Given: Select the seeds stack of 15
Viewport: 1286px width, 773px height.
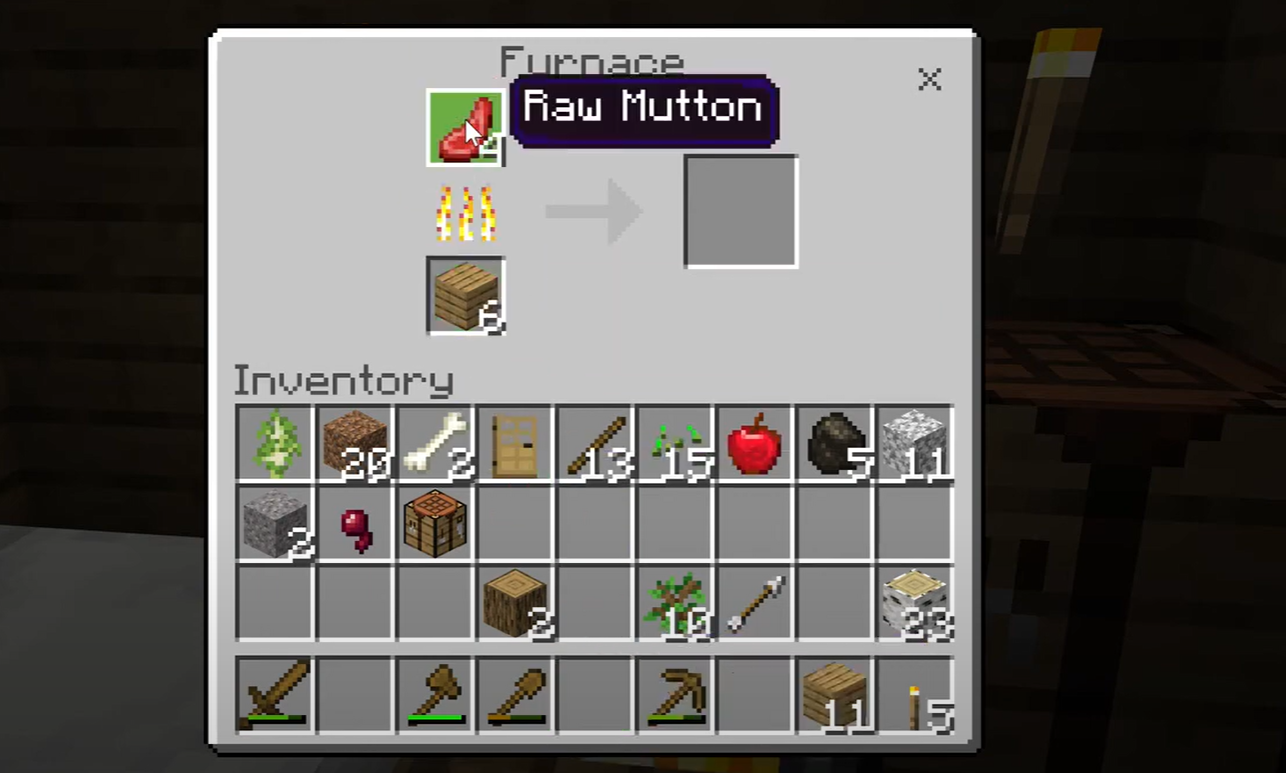Looking at the screenshot, I should point(675,443).
